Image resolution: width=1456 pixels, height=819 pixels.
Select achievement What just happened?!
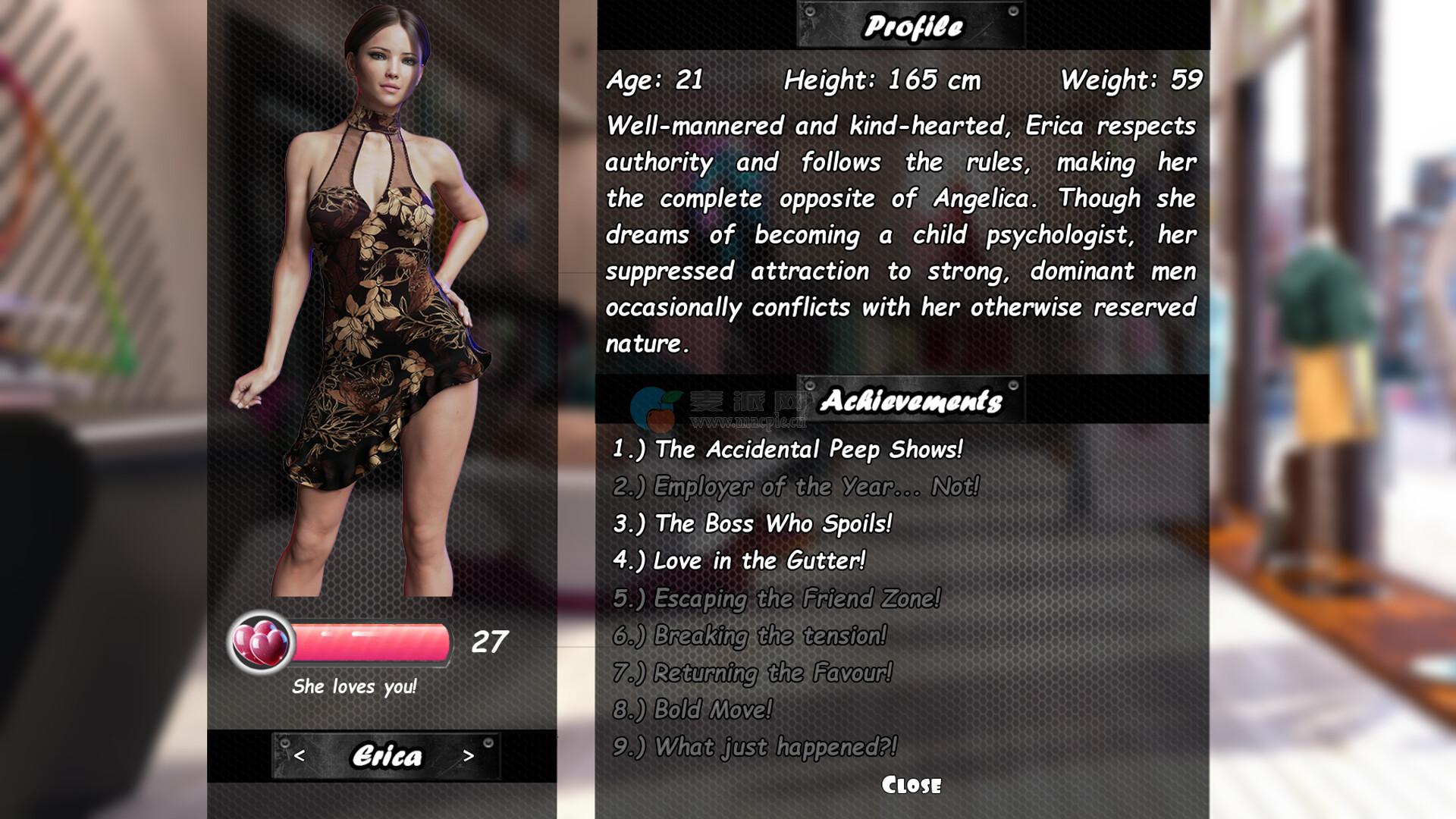(755, 747)
